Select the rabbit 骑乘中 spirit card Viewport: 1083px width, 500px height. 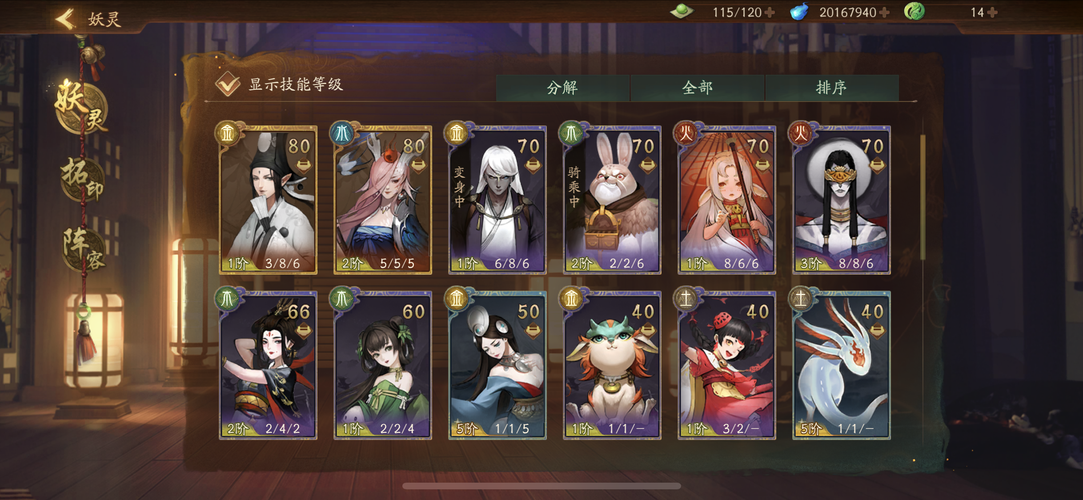(x=611, y=199)
